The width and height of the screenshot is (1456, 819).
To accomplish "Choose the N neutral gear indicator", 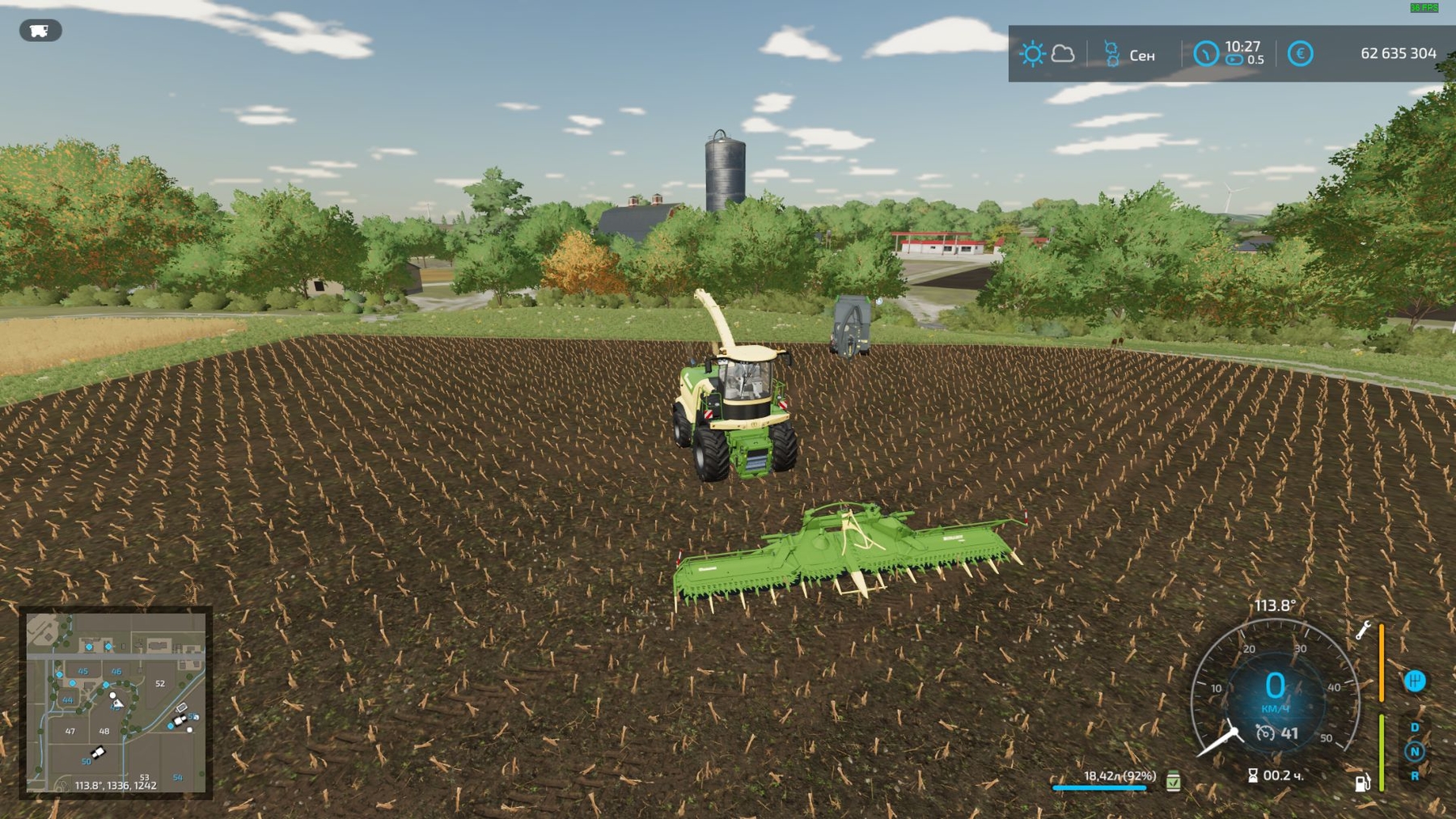I will (1415, 752).
